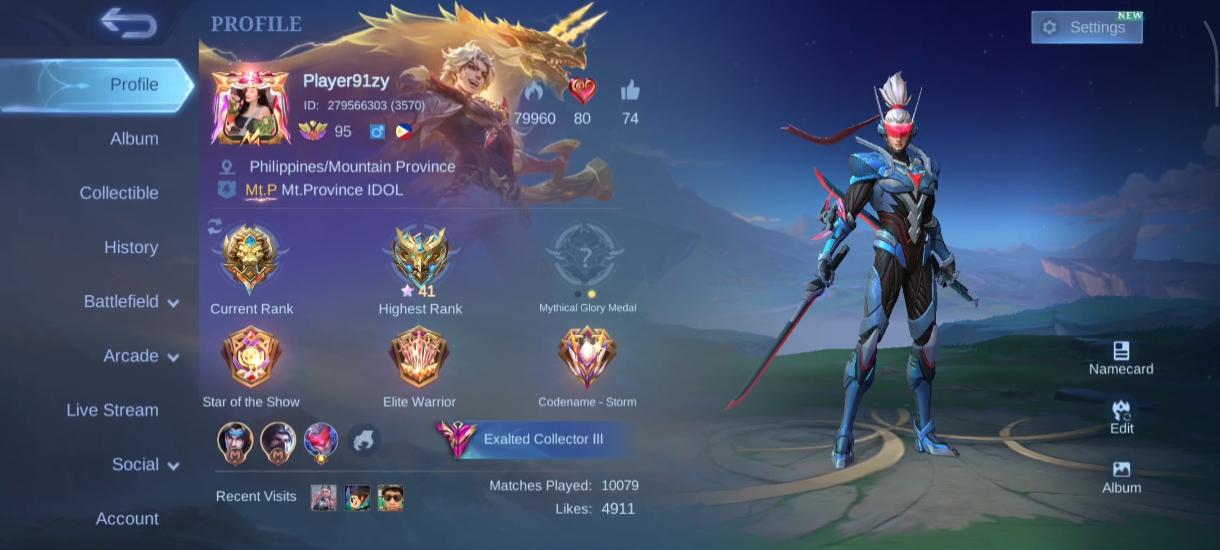Give a thumbs-up like to profile
The width and height of the screenshot is (1220, 550).
(x=630, y=92)
